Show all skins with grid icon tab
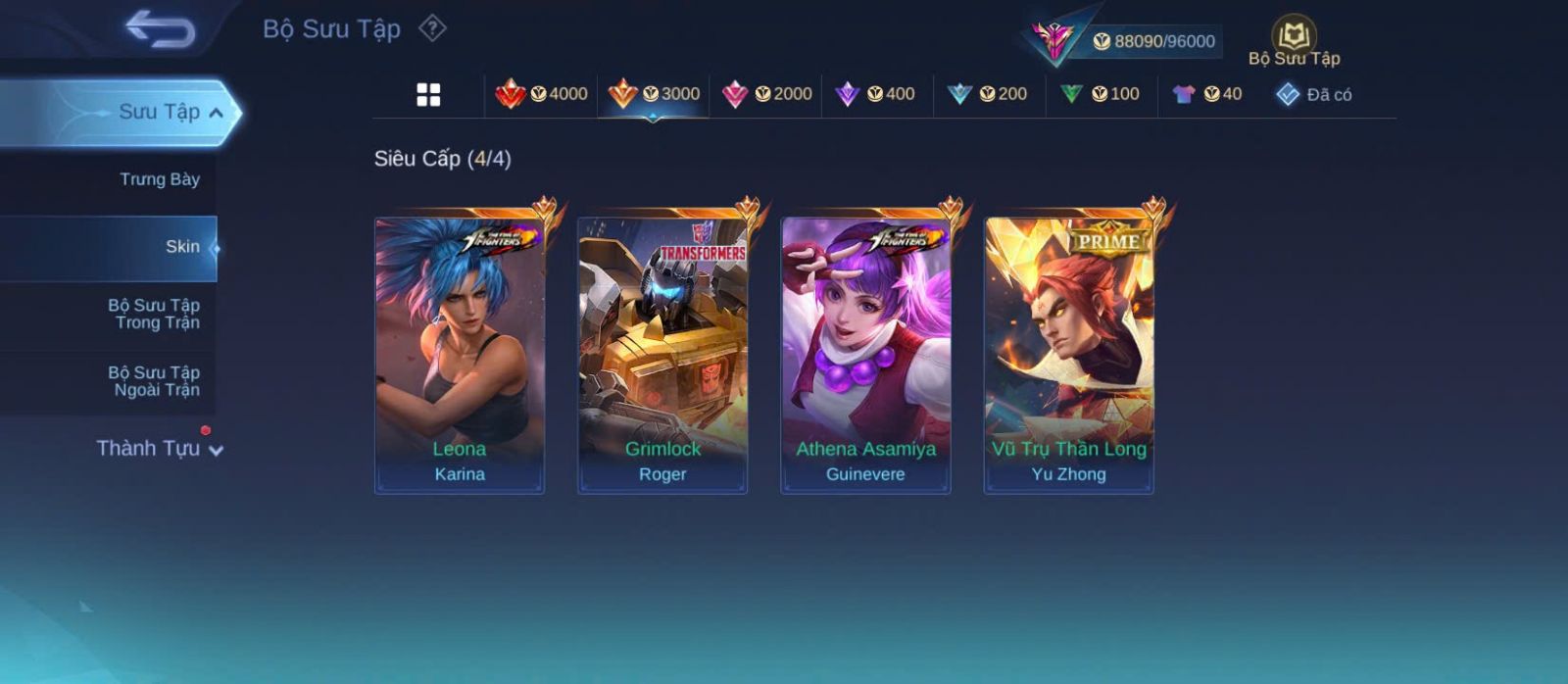This screenshot has height=684, width=1568. (428, 95)
